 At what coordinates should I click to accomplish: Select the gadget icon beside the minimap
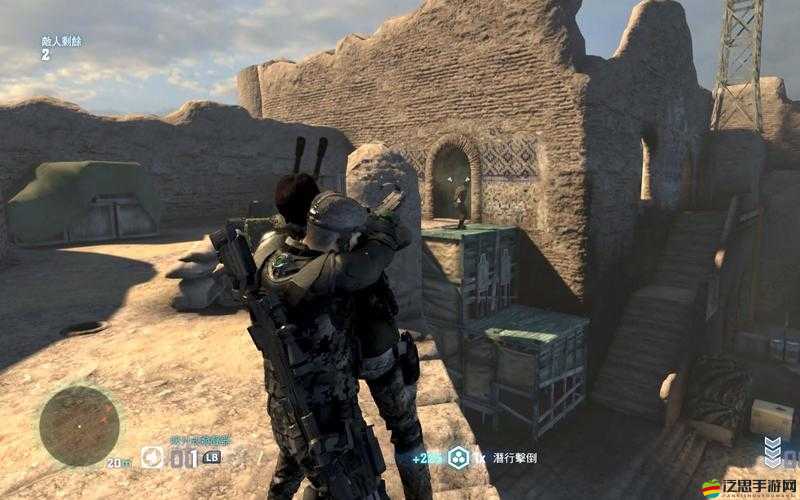152,458
